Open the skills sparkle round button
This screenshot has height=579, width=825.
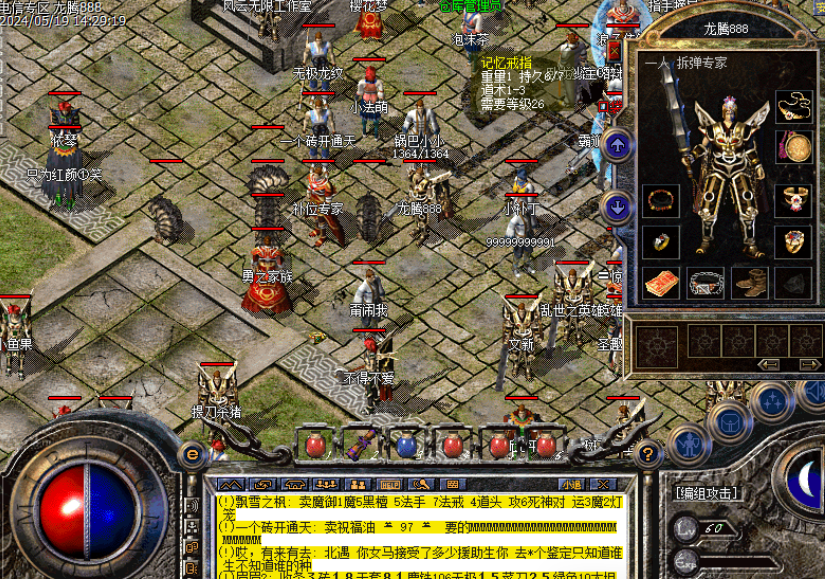771,402
